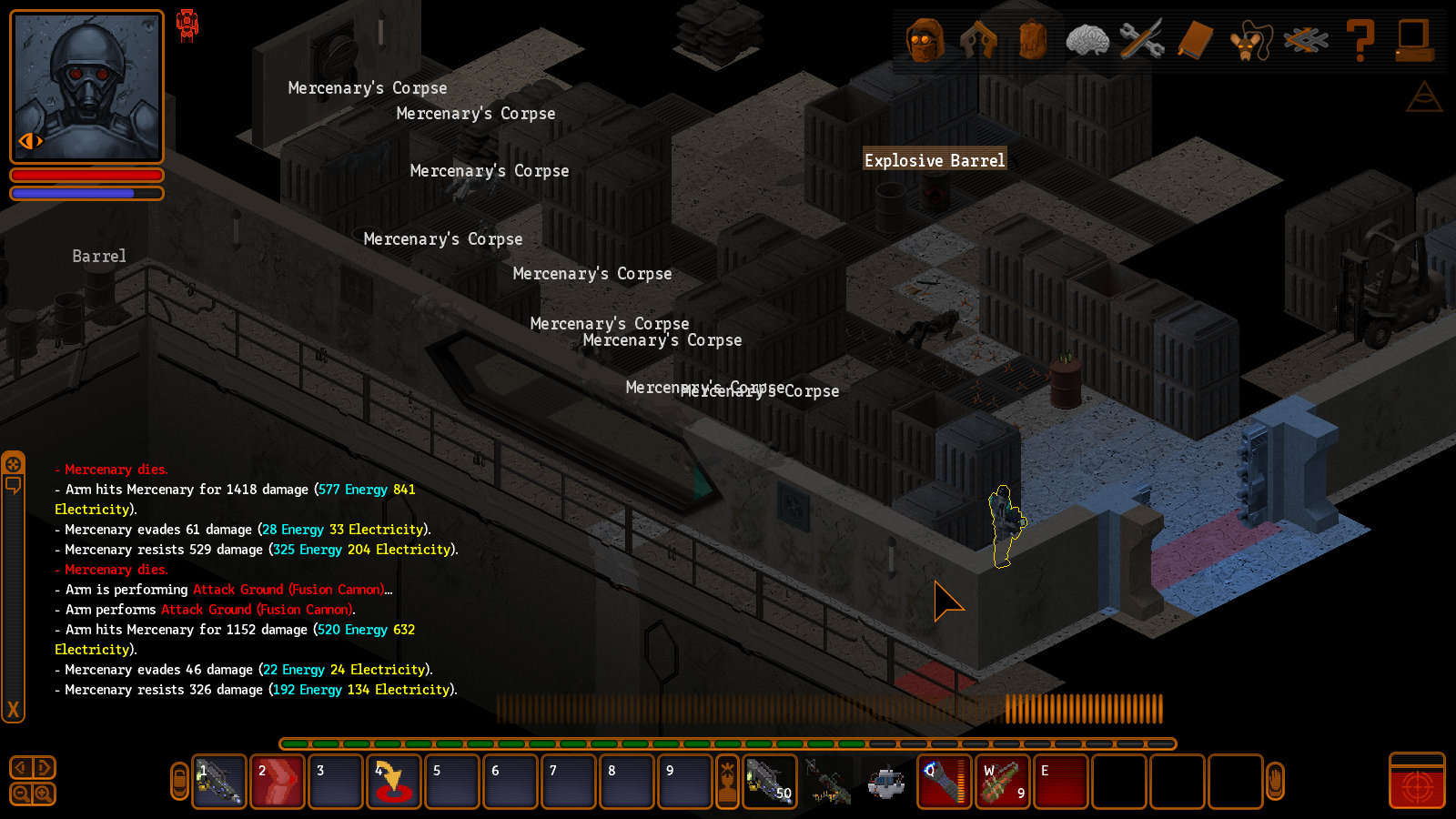Open the crossed rail tracks map icon
This screenshot has width=1456, height=819.
pyautogui.click(x=1305, y=40)
